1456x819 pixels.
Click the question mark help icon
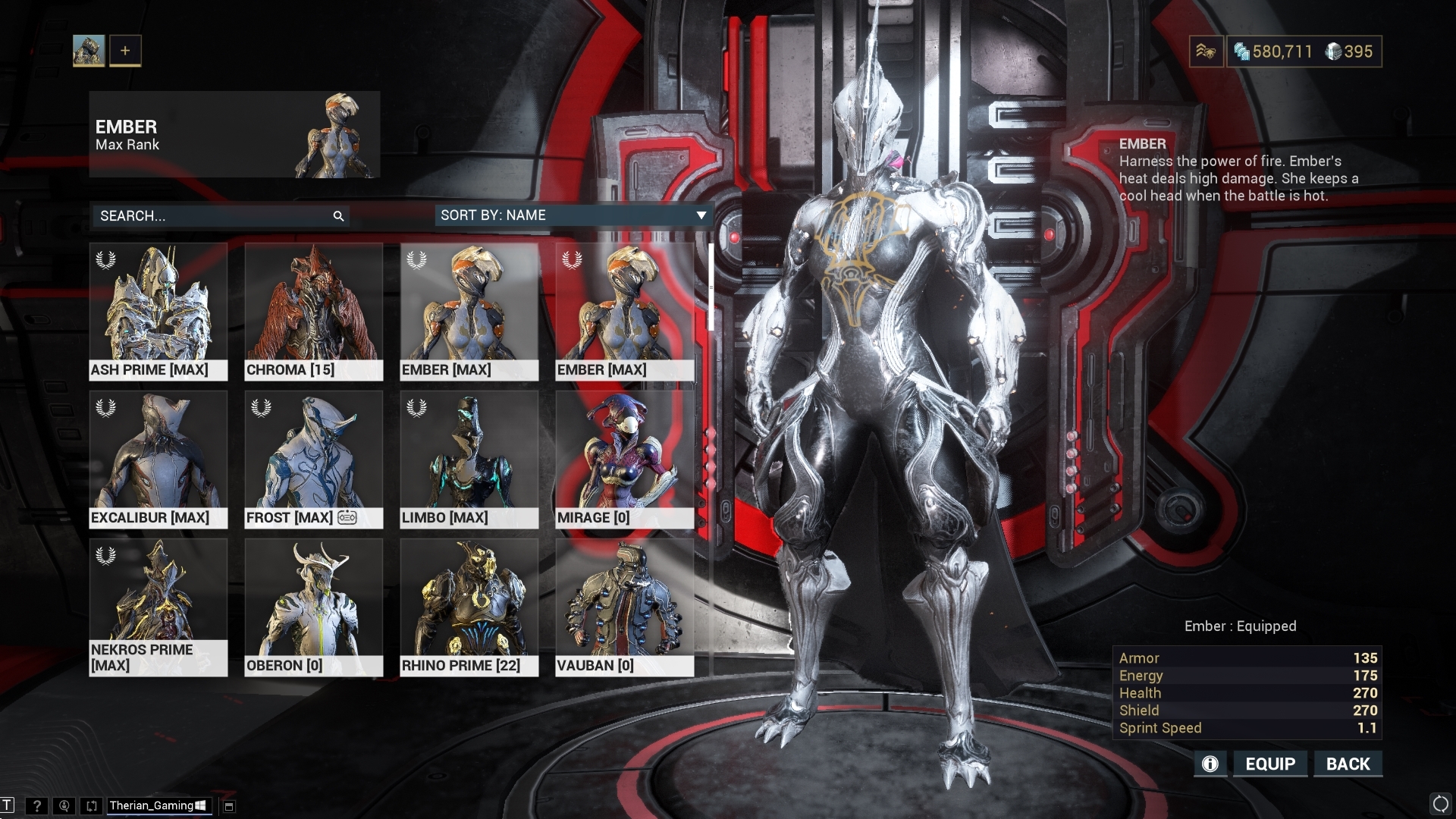[x=36, y=805]
